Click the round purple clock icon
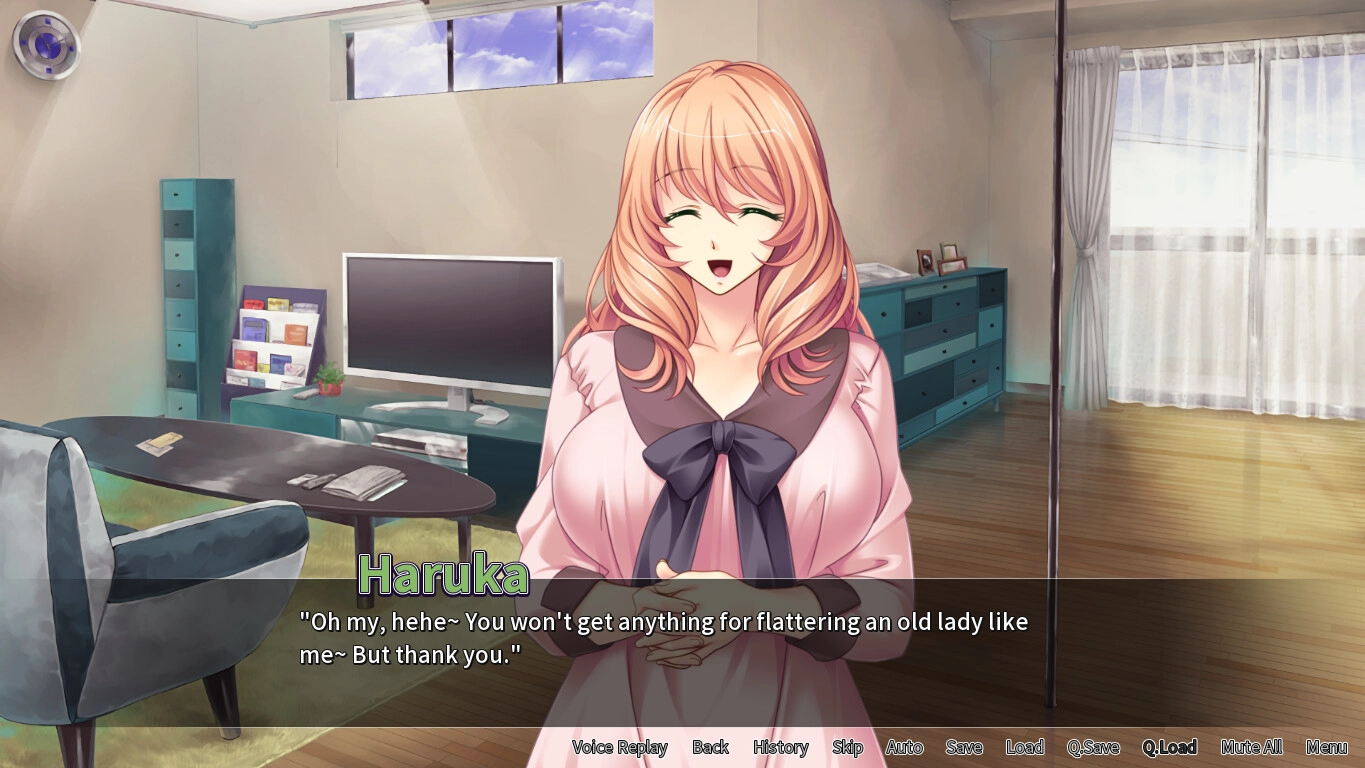 pyautogui.click(x=46, y=45)
